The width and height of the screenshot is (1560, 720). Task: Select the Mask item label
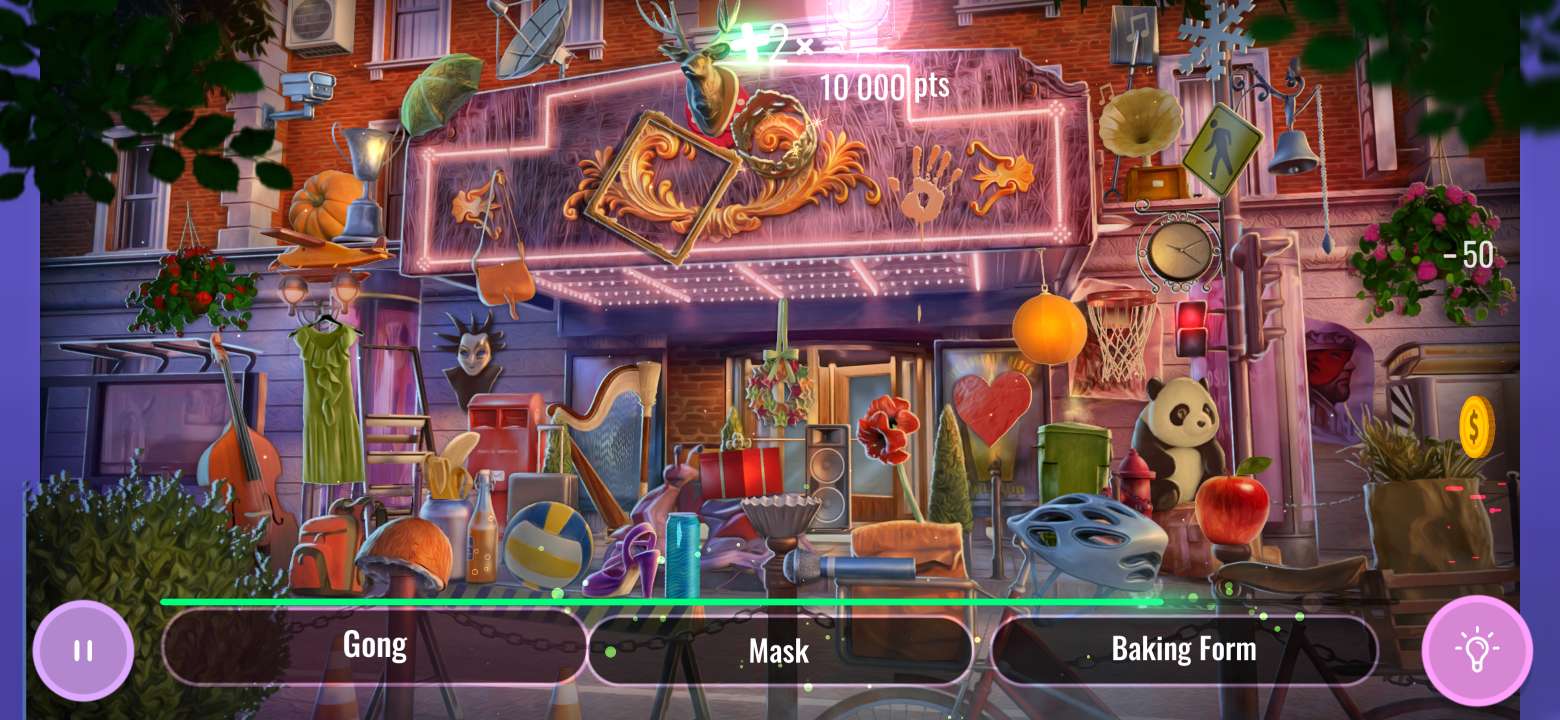pos(779,651)
